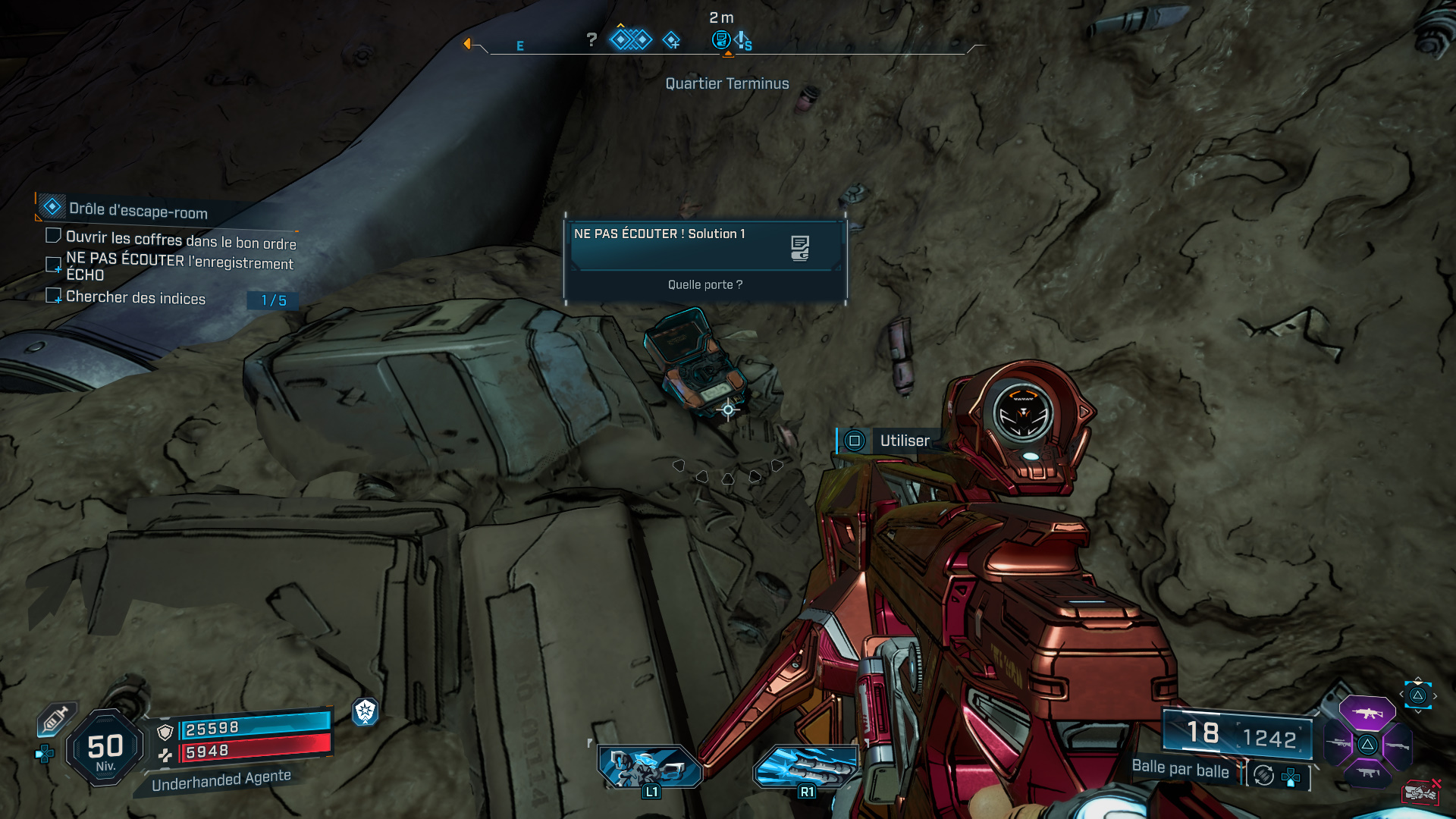The height and width of the screenshot is (819, 1456).
Task: Click the up chevron above the triangle swap icon
Action: click(1417, 678)
